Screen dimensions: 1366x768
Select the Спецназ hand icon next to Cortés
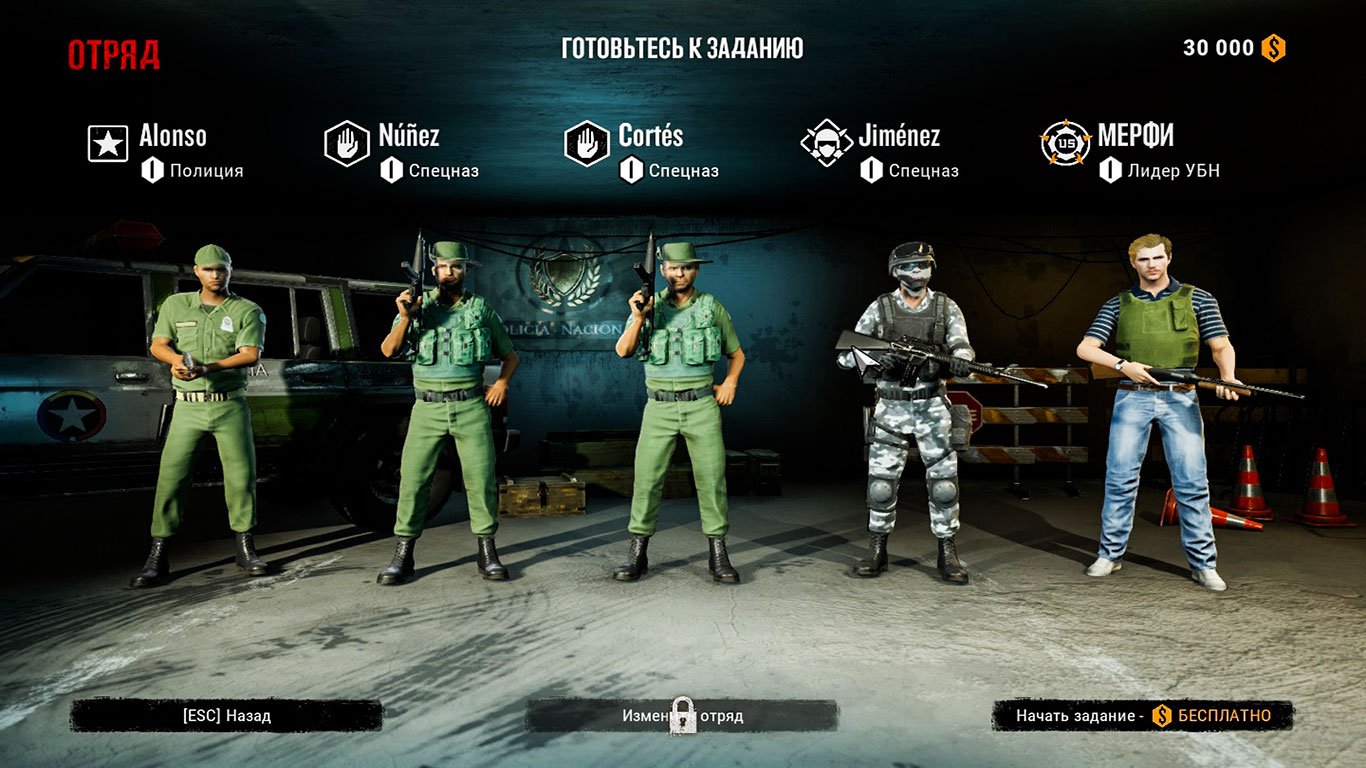pyautogui.click(x=586, y=142)
